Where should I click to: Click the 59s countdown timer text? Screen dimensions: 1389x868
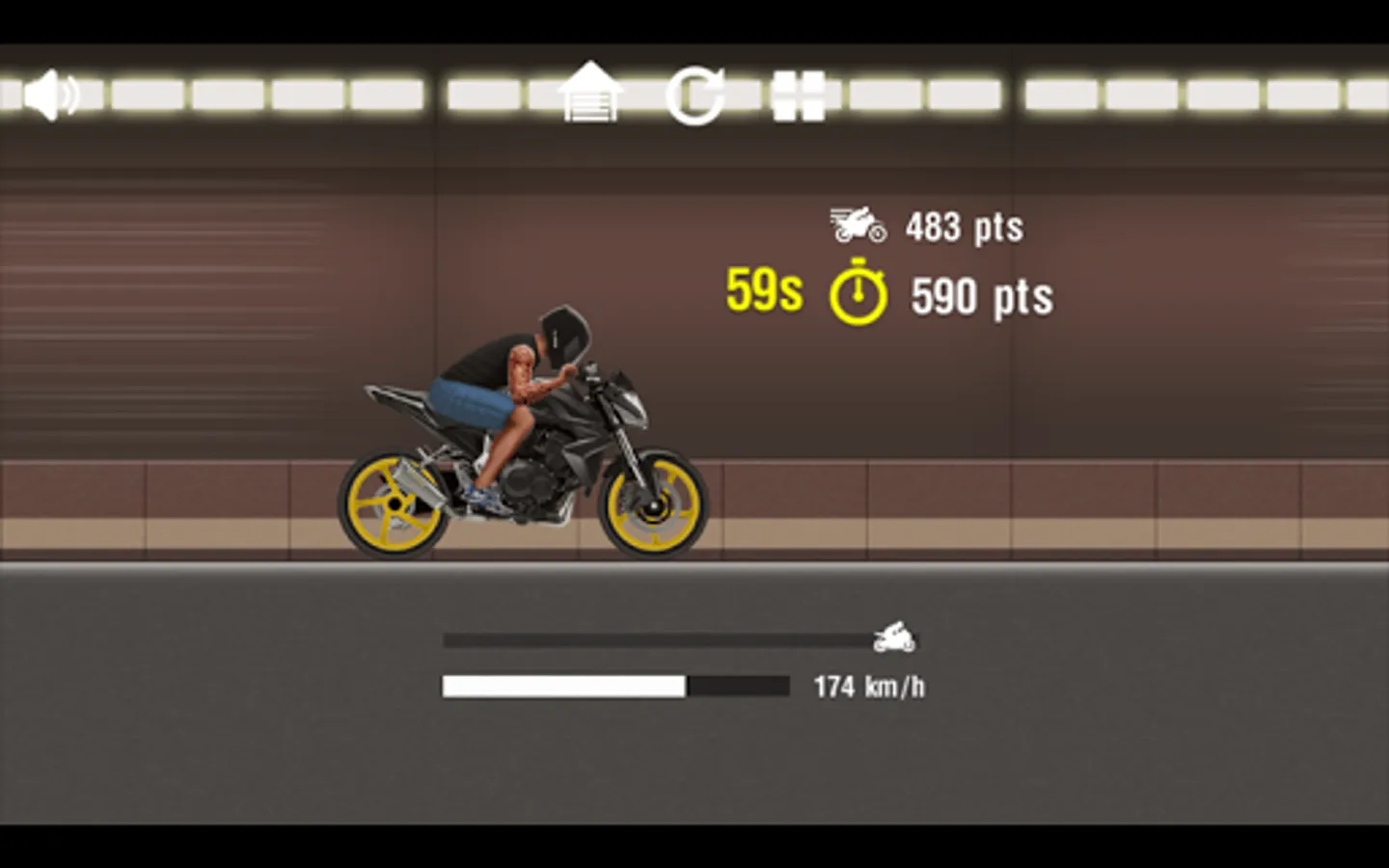(763, 290)
